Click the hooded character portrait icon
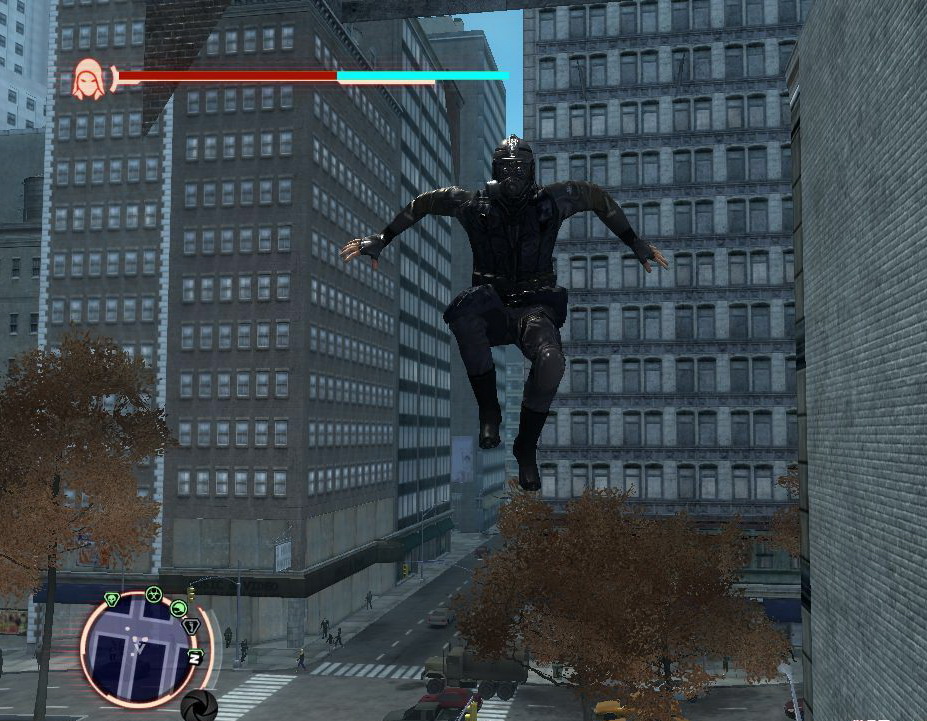The height and width of the screenshot is (721, 927). (x=89, y=78)
